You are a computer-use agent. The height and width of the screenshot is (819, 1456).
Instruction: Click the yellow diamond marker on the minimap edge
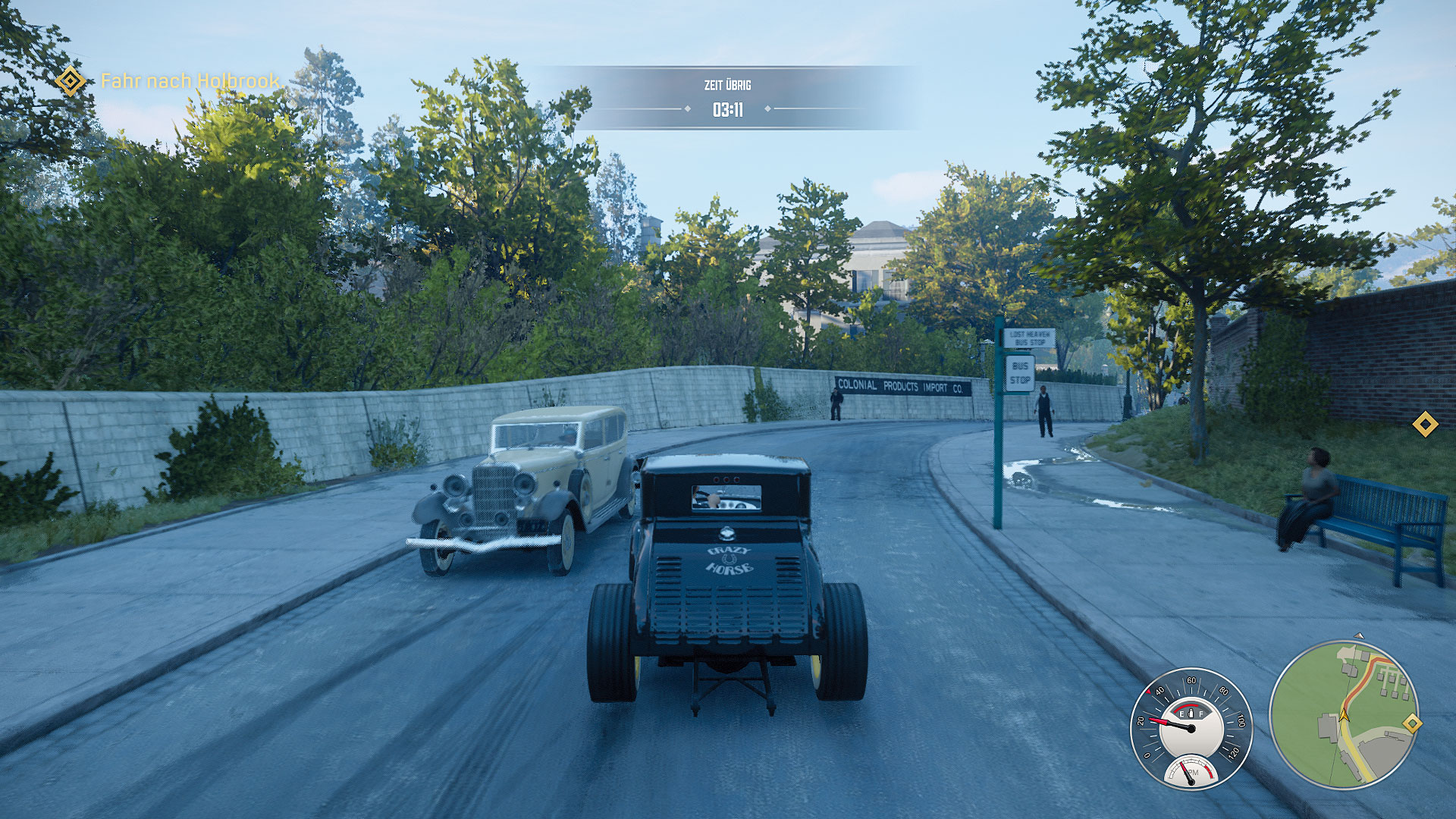pos(1411,723)
